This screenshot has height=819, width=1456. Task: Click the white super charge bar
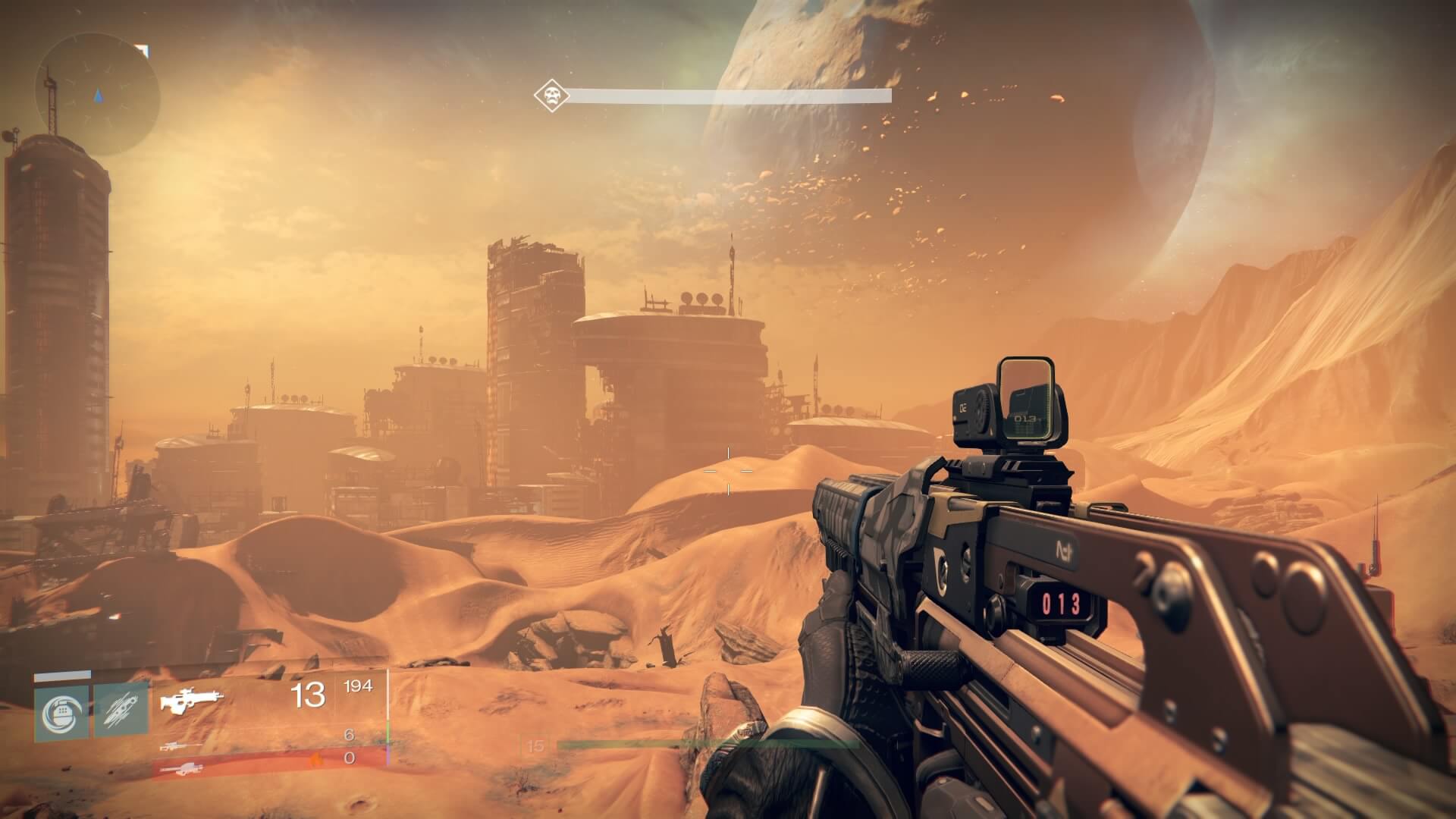click(x=62, y=676)
